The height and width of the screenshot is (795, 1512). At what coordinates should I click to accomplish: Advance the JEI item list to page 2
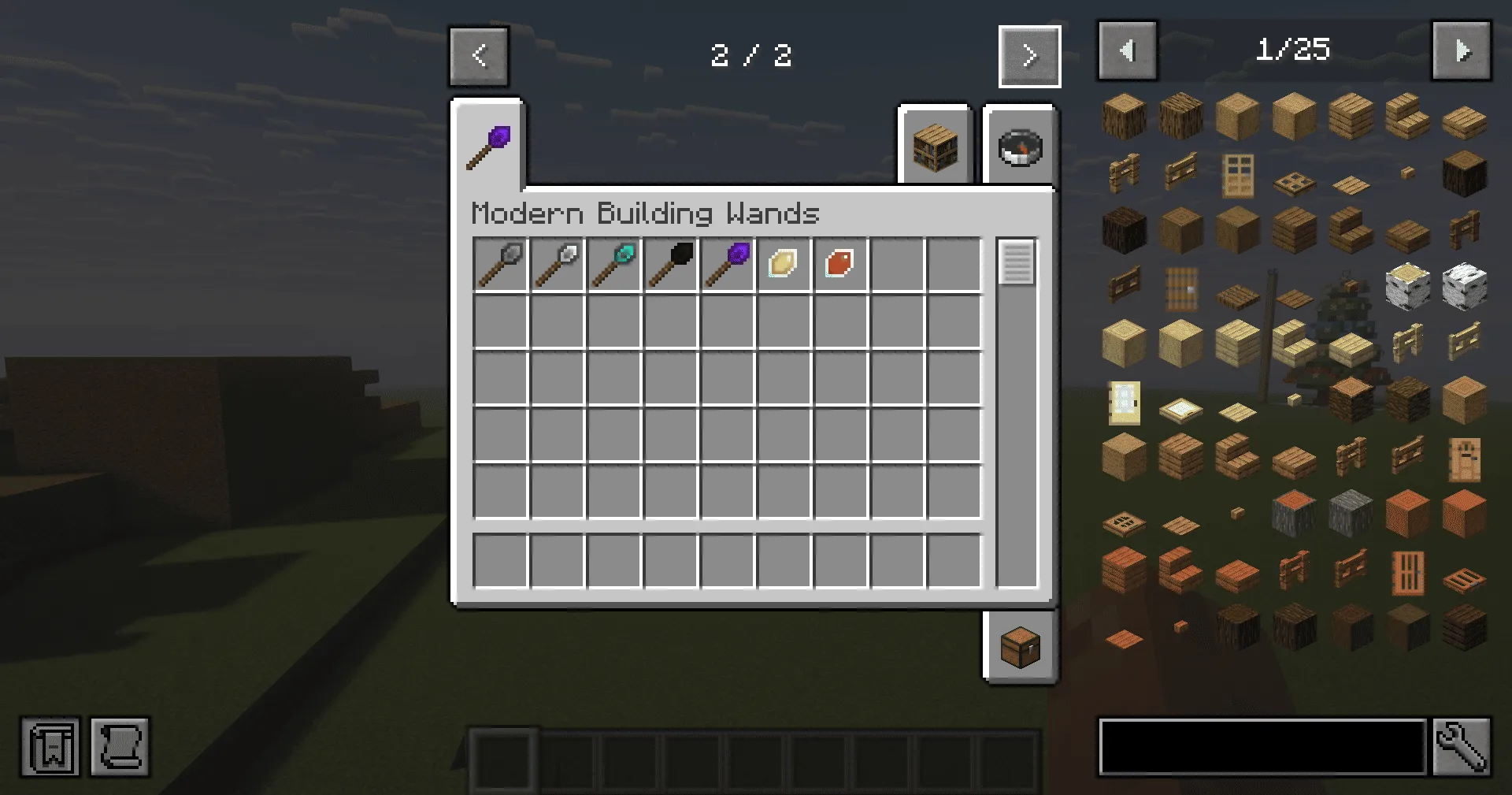tap(1462, 50)
